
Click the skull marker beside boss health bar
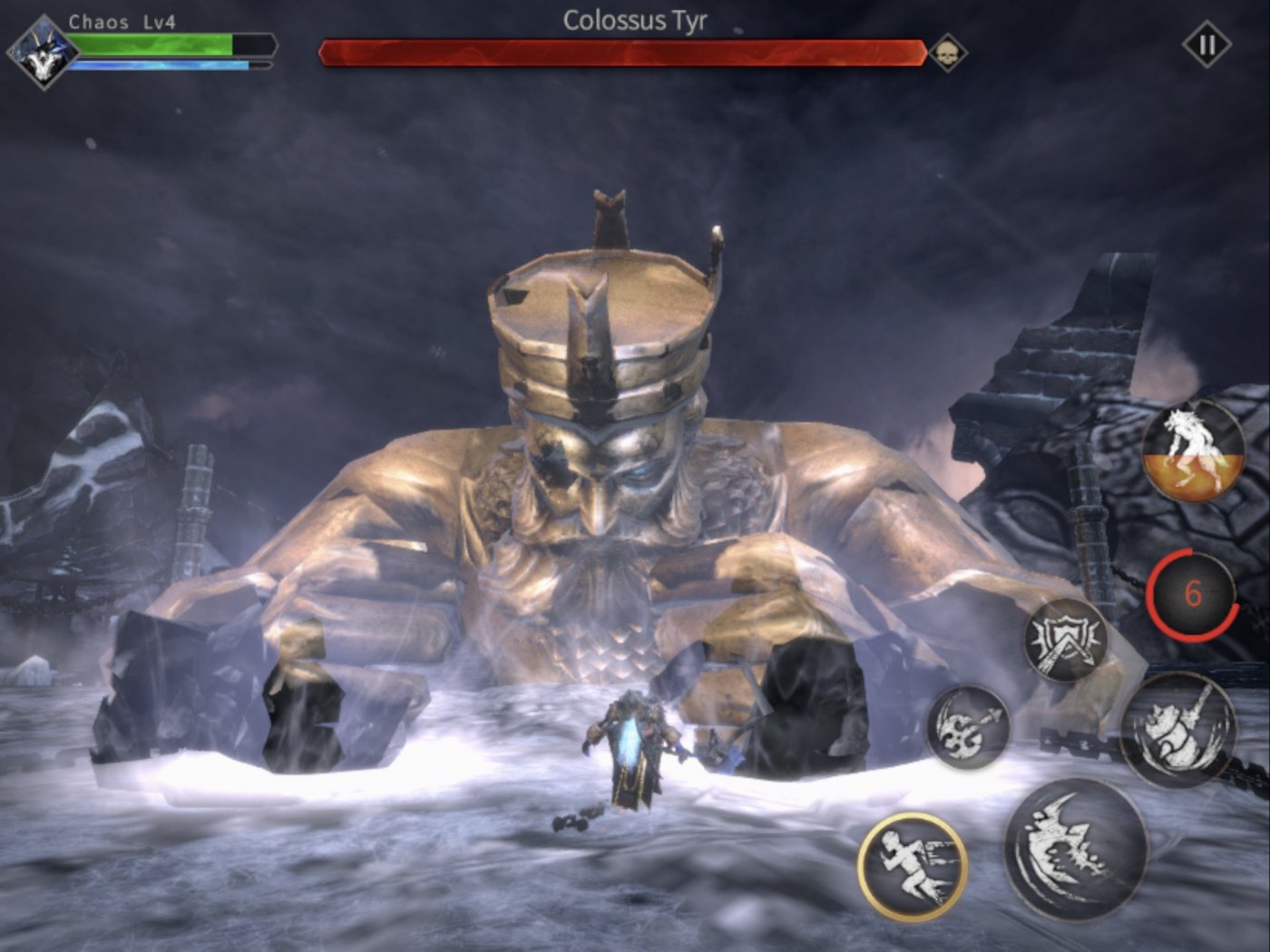pos(946,52)
